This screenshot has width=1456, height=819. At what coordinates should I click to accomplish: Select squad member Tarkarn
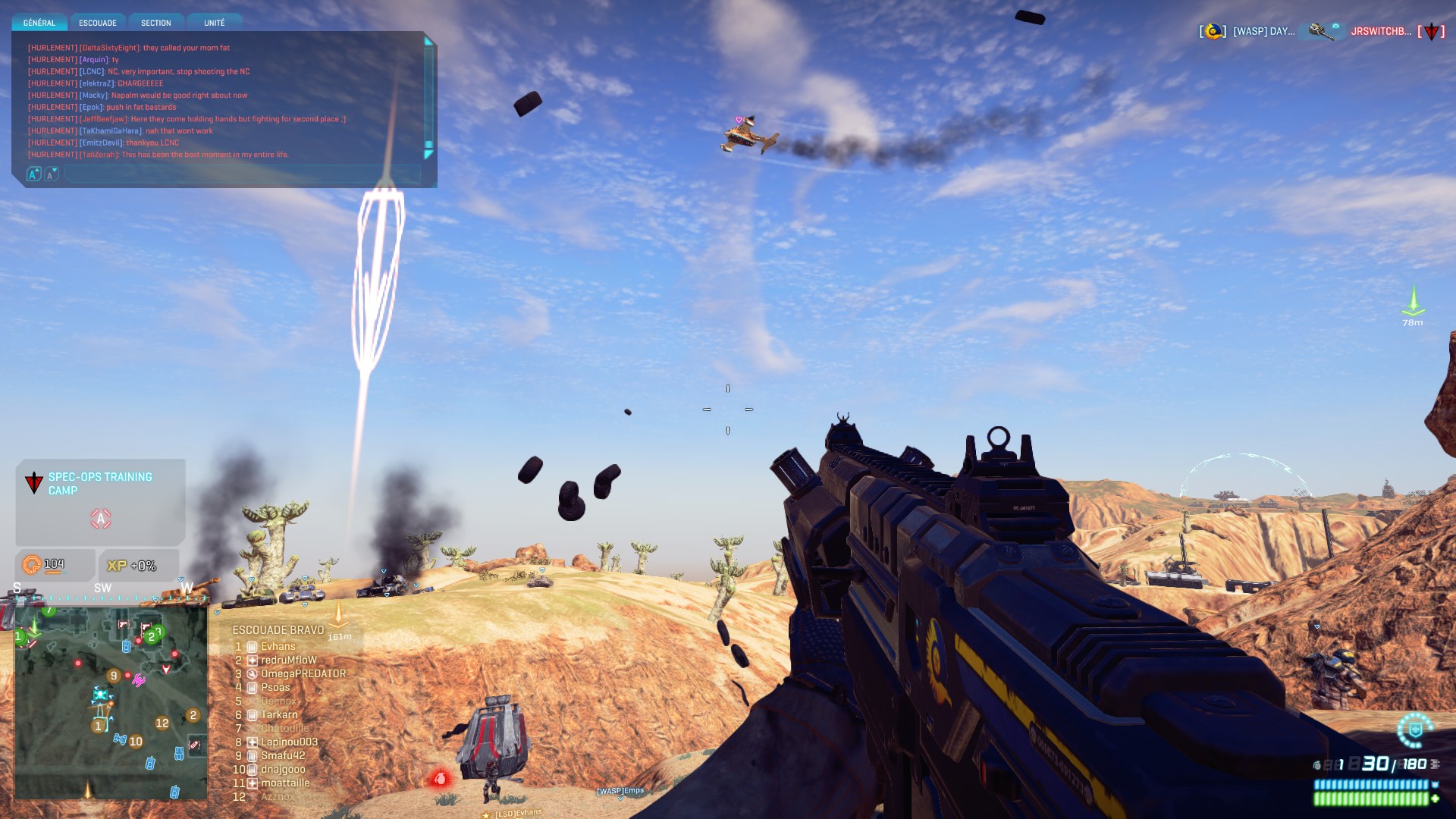pyautogui.click(x=279, y=715)
